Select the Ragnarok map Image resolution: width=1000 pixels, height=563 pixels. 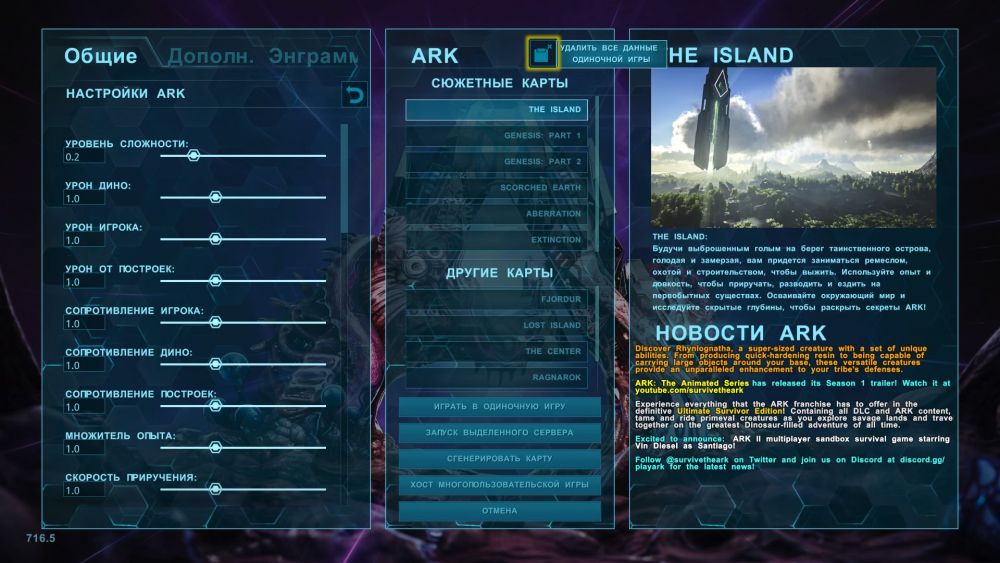(497, 377)
